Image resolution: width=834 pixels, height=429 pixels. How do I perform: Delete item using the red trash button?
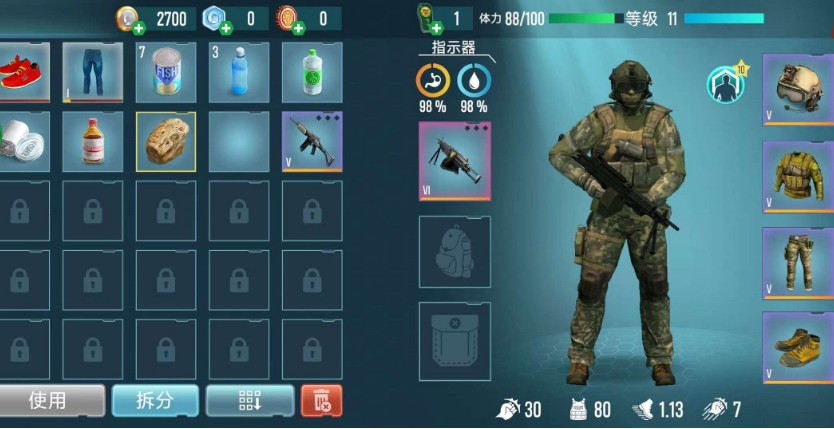coord(321,401)
